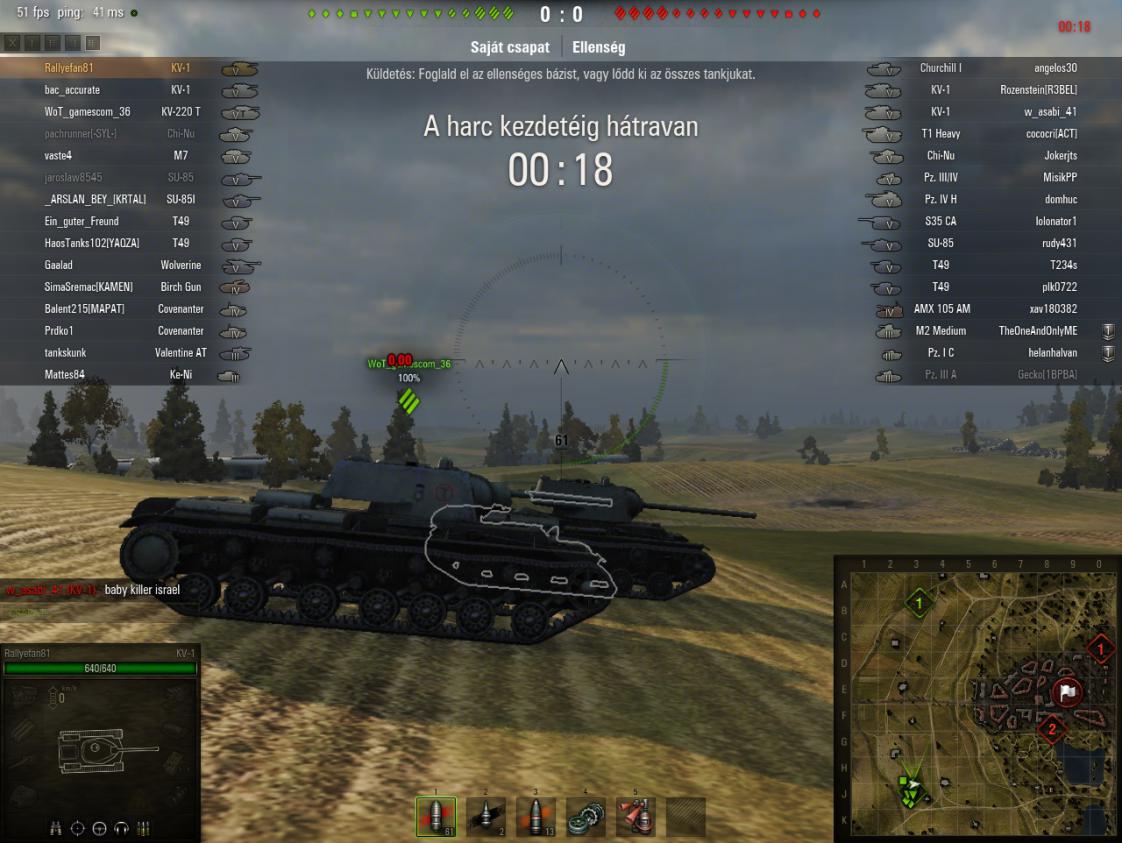Select the headphones radio operator icon
The image size is (1122, 843).
pyautogui.click(x=121, y=828)
